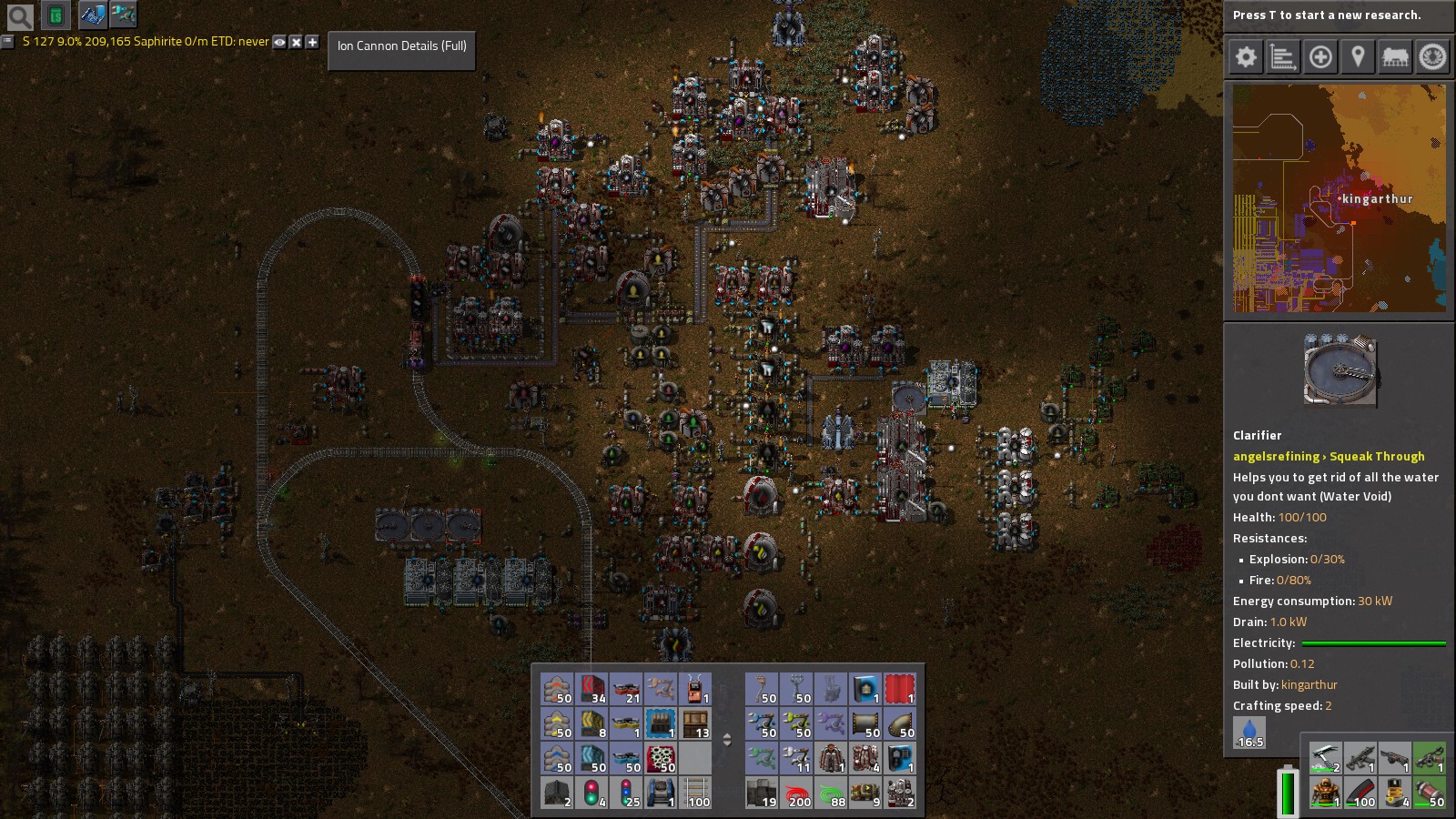Choose the iron gear wheel stack
Viewport: 1456px width, 819px height.
coord(662,758)
